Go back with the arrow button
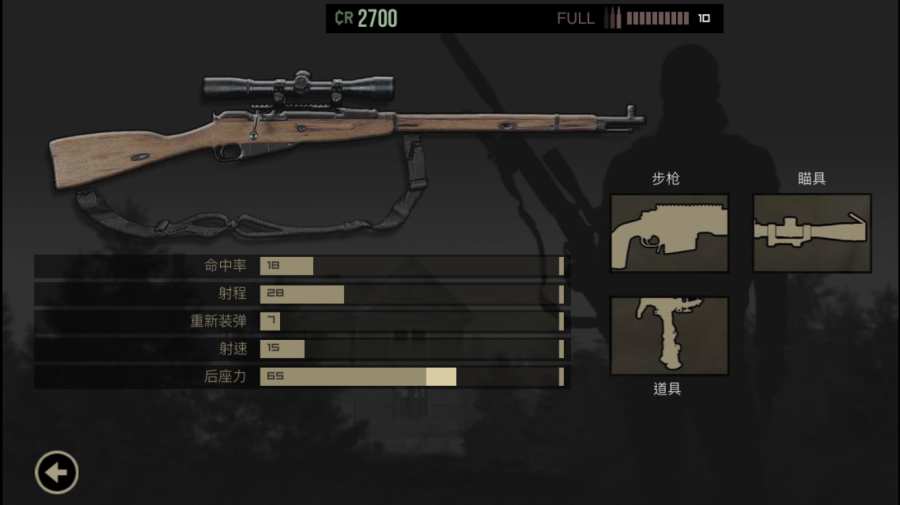900x505 pixels. 57,472
